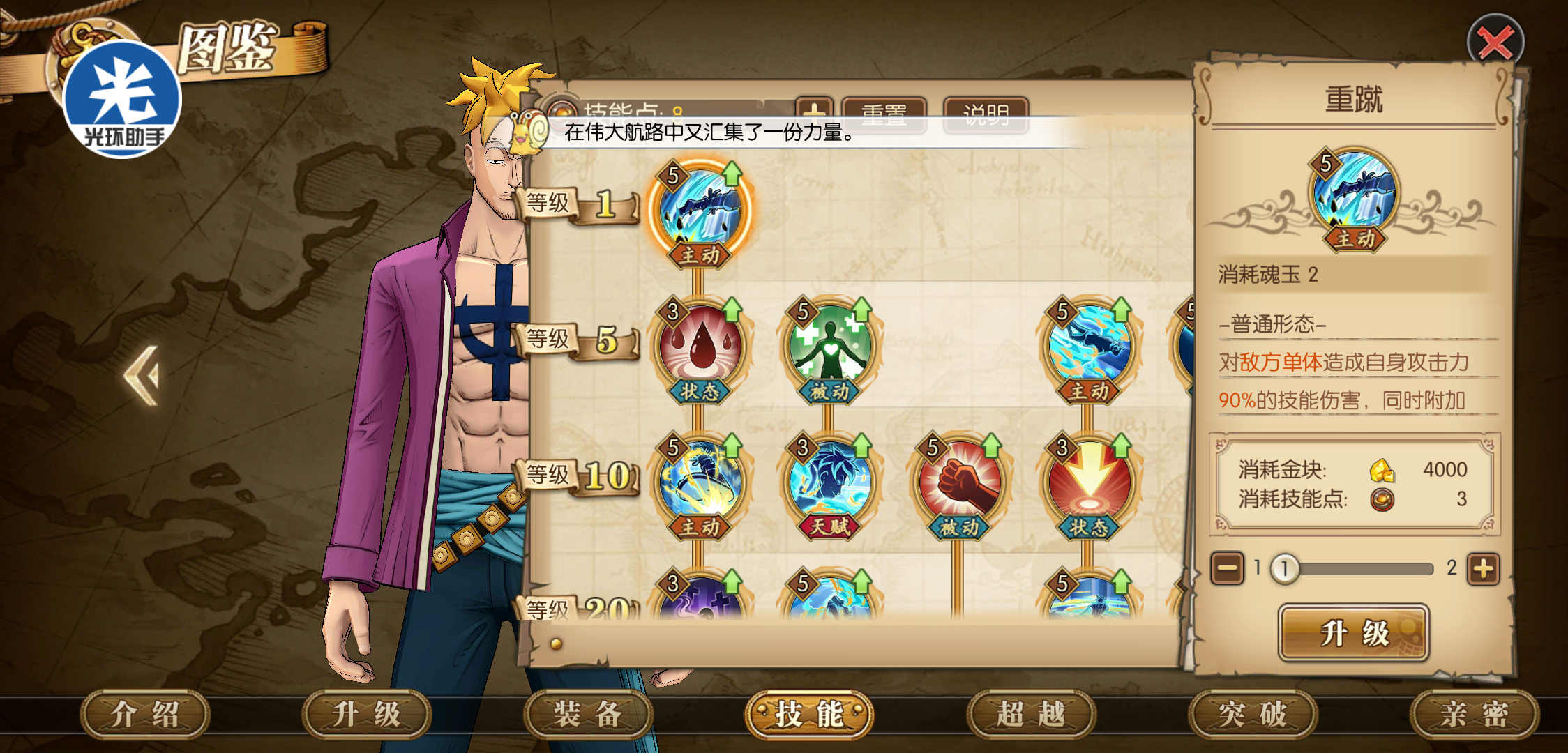Select the level 1 重踹 active skill
The width and height of the screenshot is (1568, 753).
point(700,211)
